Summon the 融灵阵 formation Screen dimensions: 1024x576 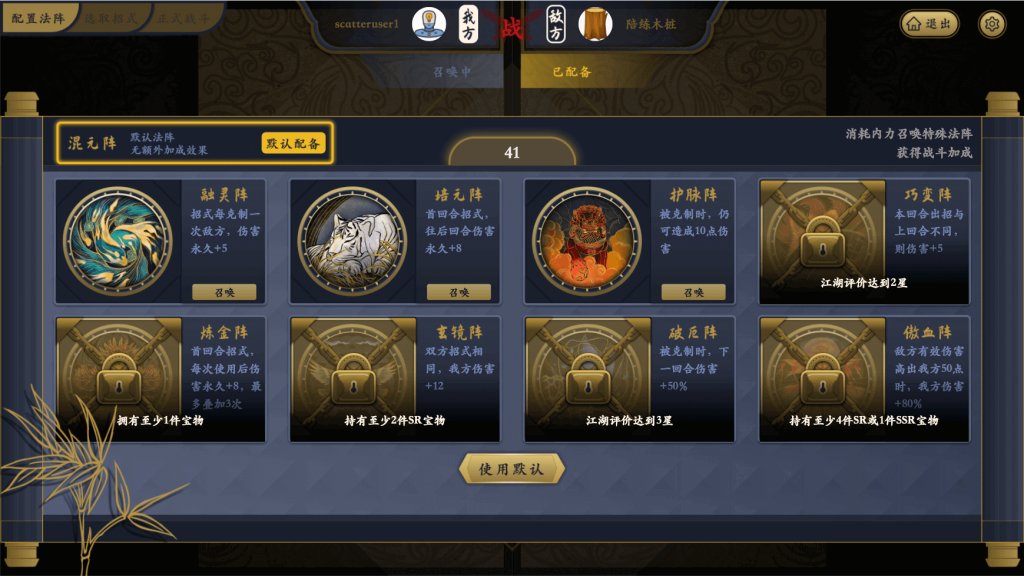pos(224,292)
